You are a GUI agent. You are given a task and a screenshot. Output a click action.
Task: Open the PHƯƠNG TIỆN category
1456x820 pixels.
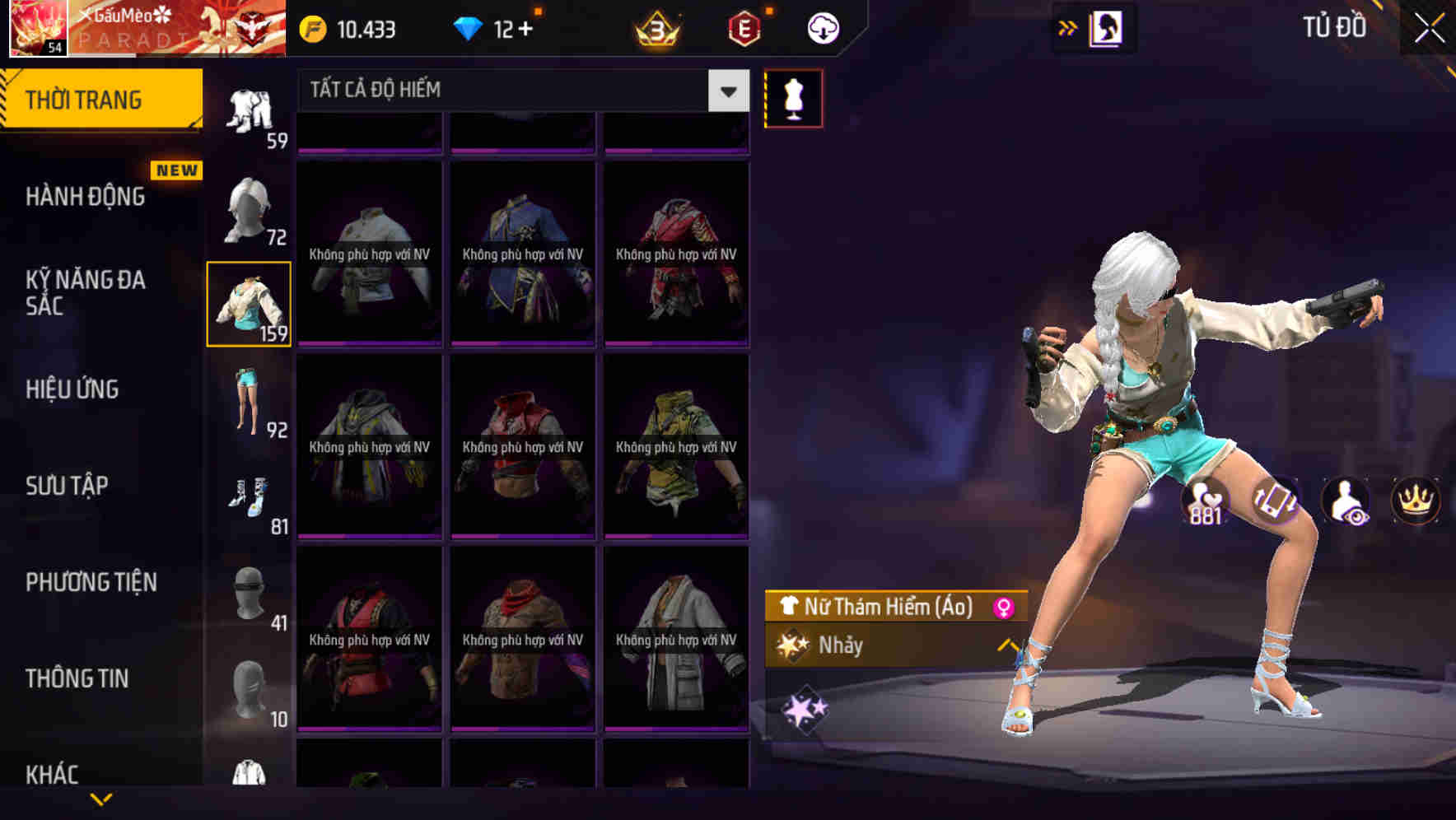click(91, 582)
